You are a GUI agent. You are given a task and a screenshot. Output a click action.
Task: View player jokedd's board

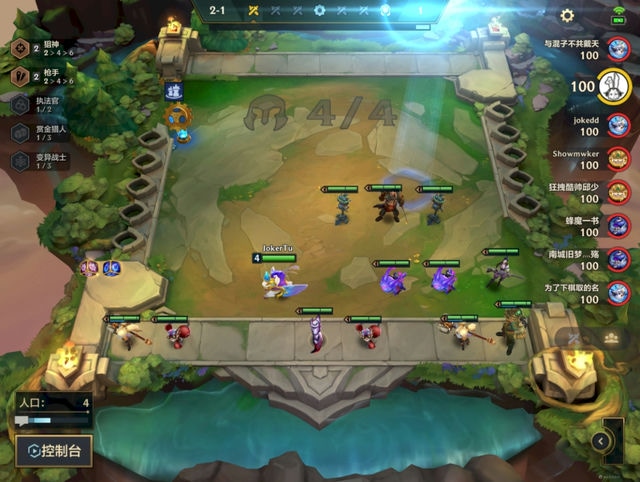point(618,124)
